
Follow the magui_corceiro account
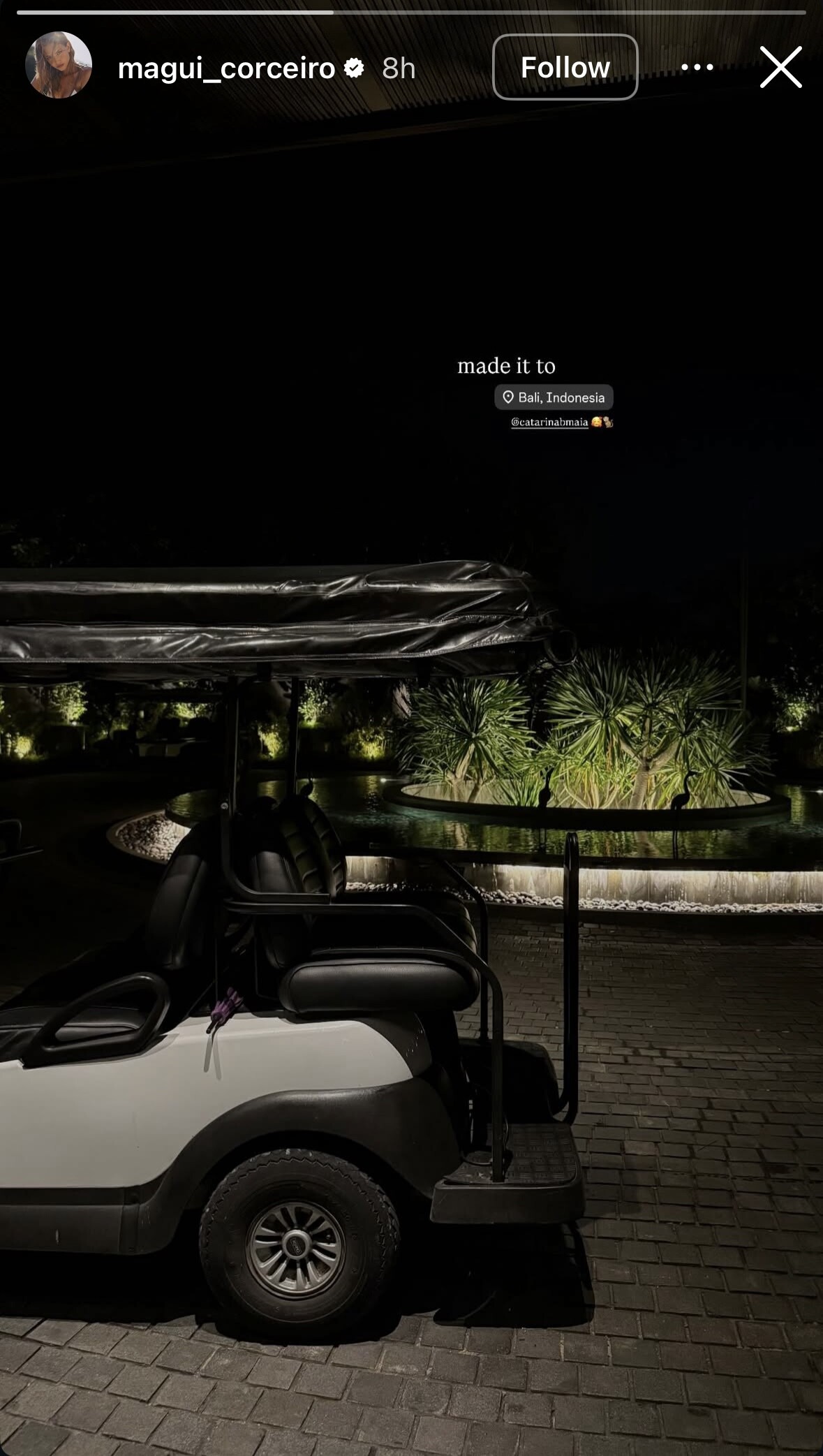[x=565, y=68]
